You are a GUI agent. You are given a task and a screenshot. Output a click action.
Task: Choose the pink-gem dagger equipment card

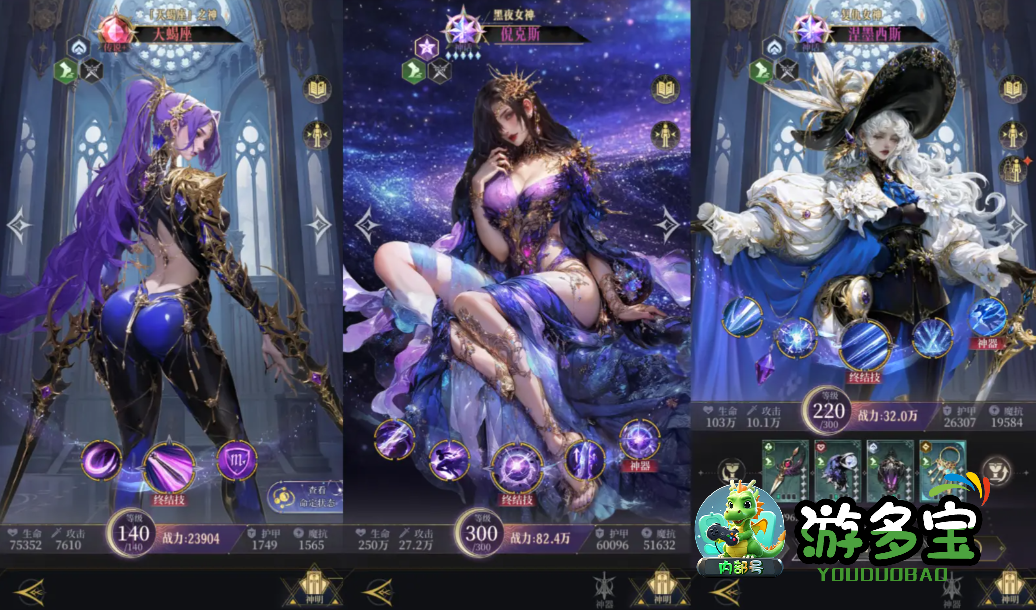(x=785, y=468)
